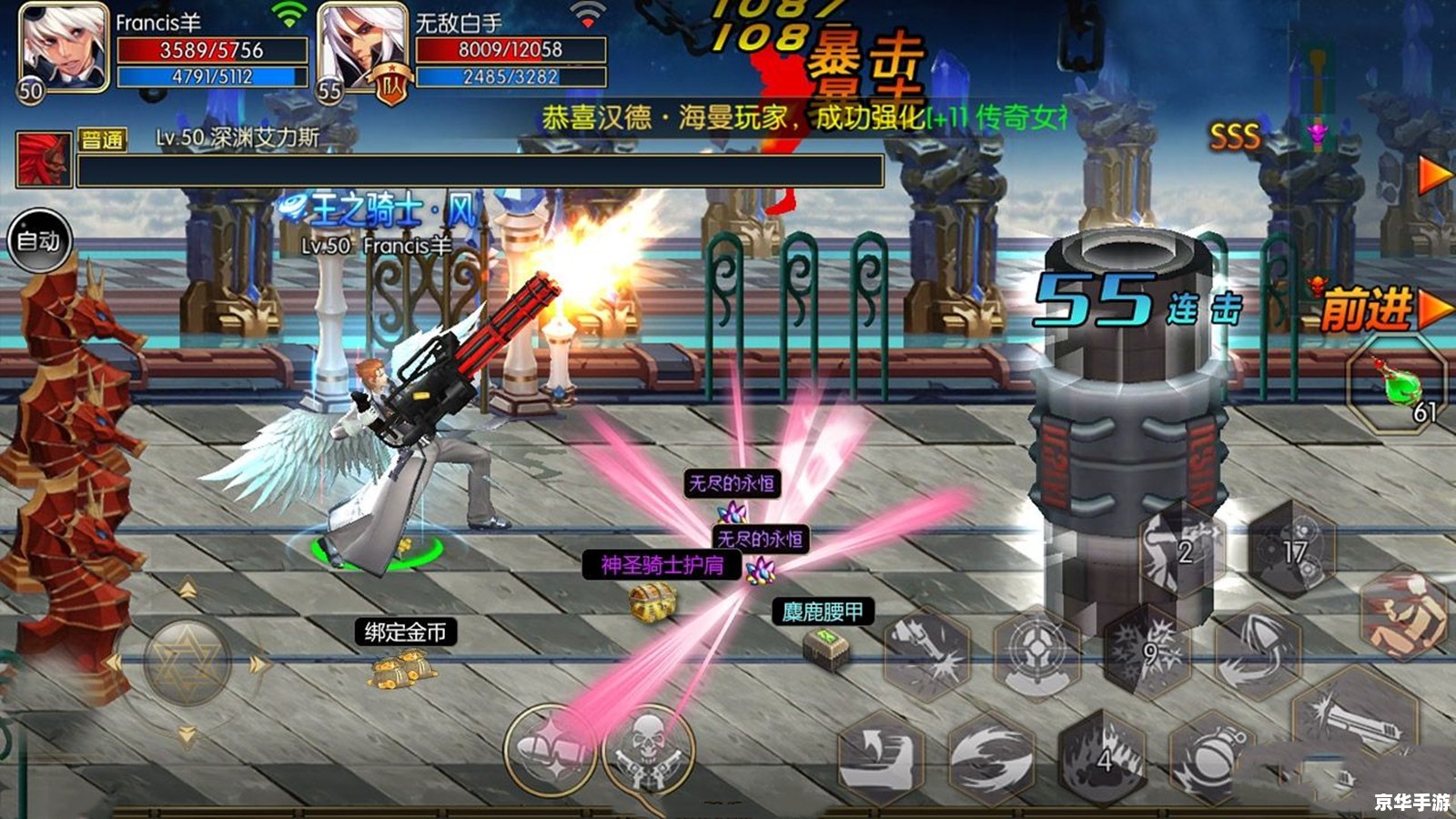Click the orange arrow below the SSS rank
The width and height of the screenshot is (1456, 819).
tap(1435, 176)
